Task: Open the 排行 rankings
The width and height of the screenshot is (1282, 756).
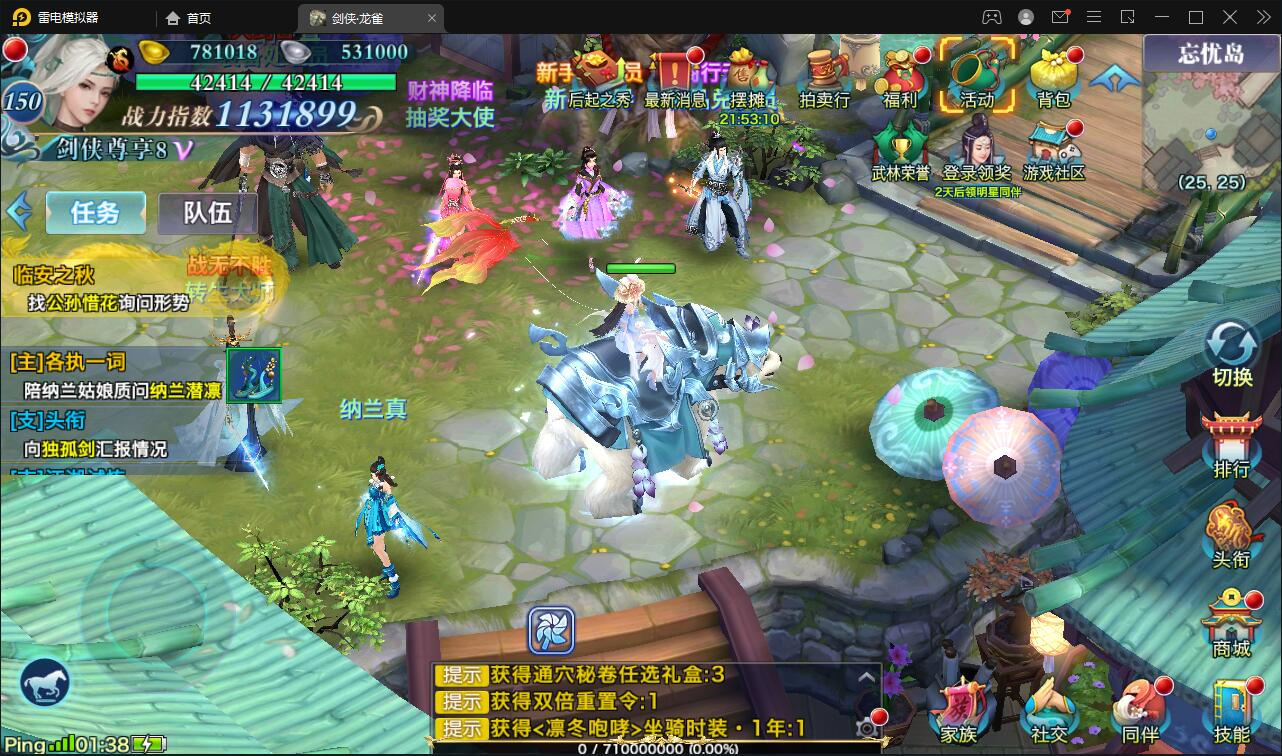Action: pyautogui.click(x=1232, y=445)
